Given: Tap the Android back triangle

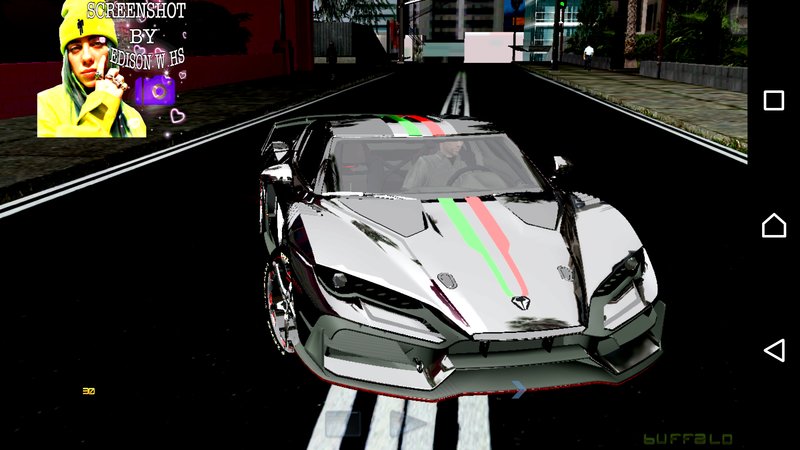Looking at the screenshot, I should [x=774, y=350].
